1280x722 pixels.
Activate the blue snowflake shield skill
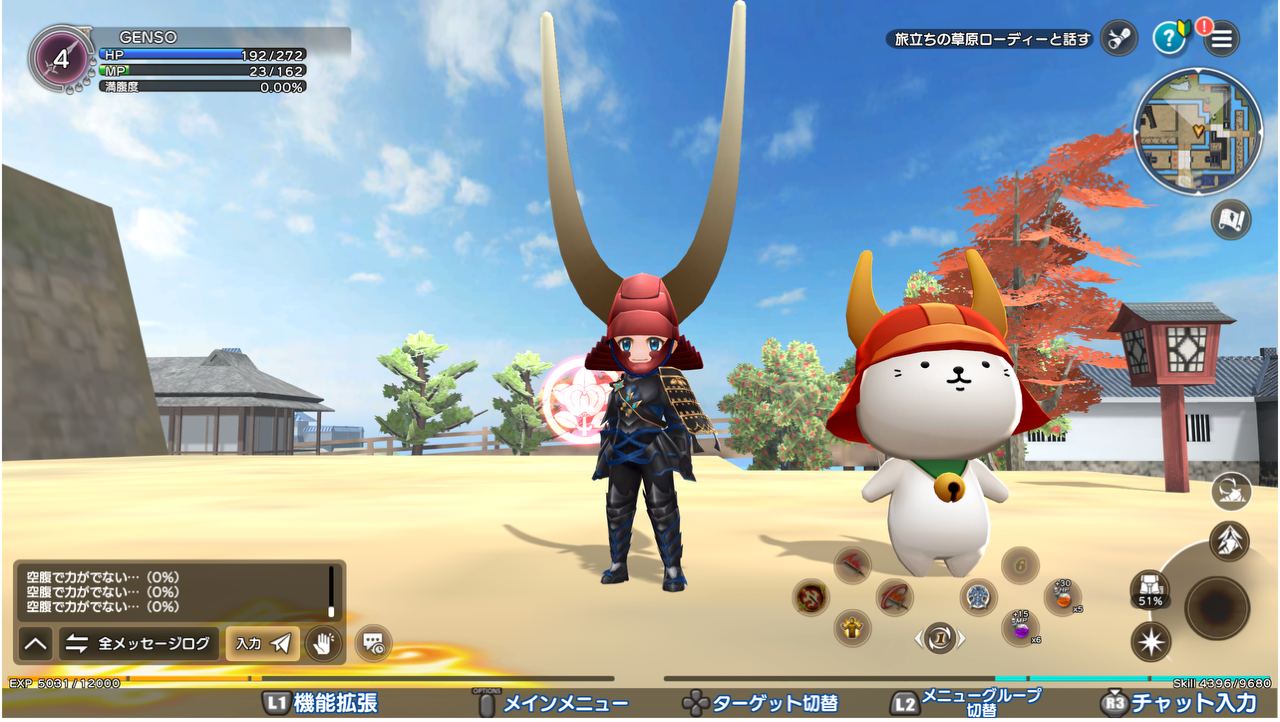click(978, 597)
